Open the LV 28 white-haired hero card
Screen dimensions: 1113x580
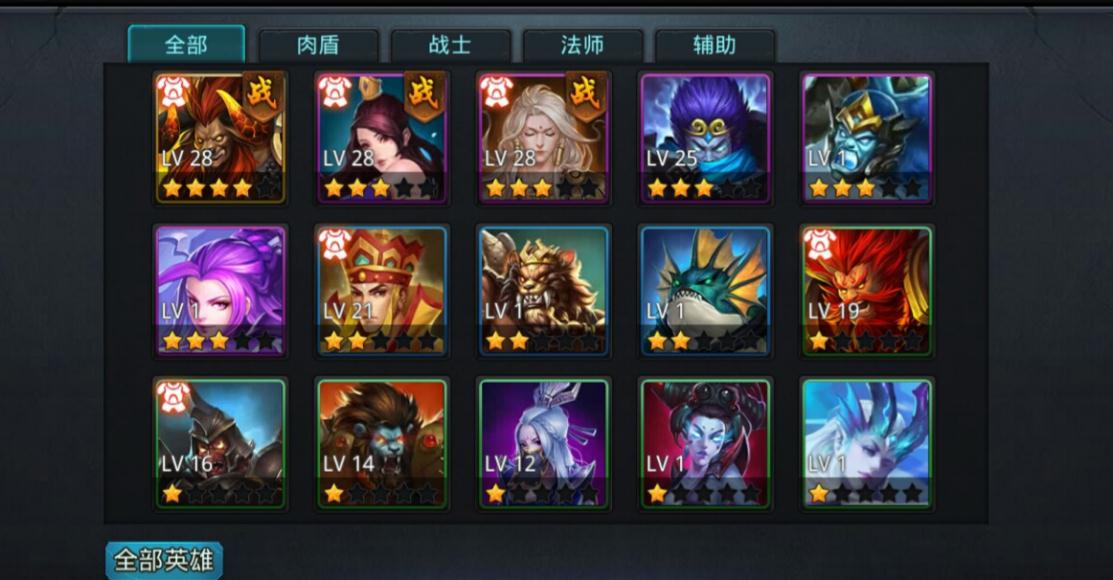(x=544, y=138)
